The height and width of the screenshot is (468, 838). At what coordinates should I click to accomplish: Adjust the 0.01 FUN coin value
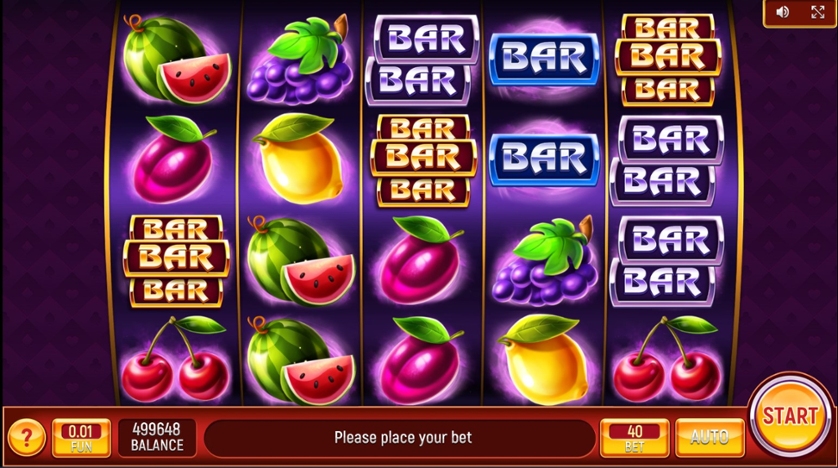(81, 438)
